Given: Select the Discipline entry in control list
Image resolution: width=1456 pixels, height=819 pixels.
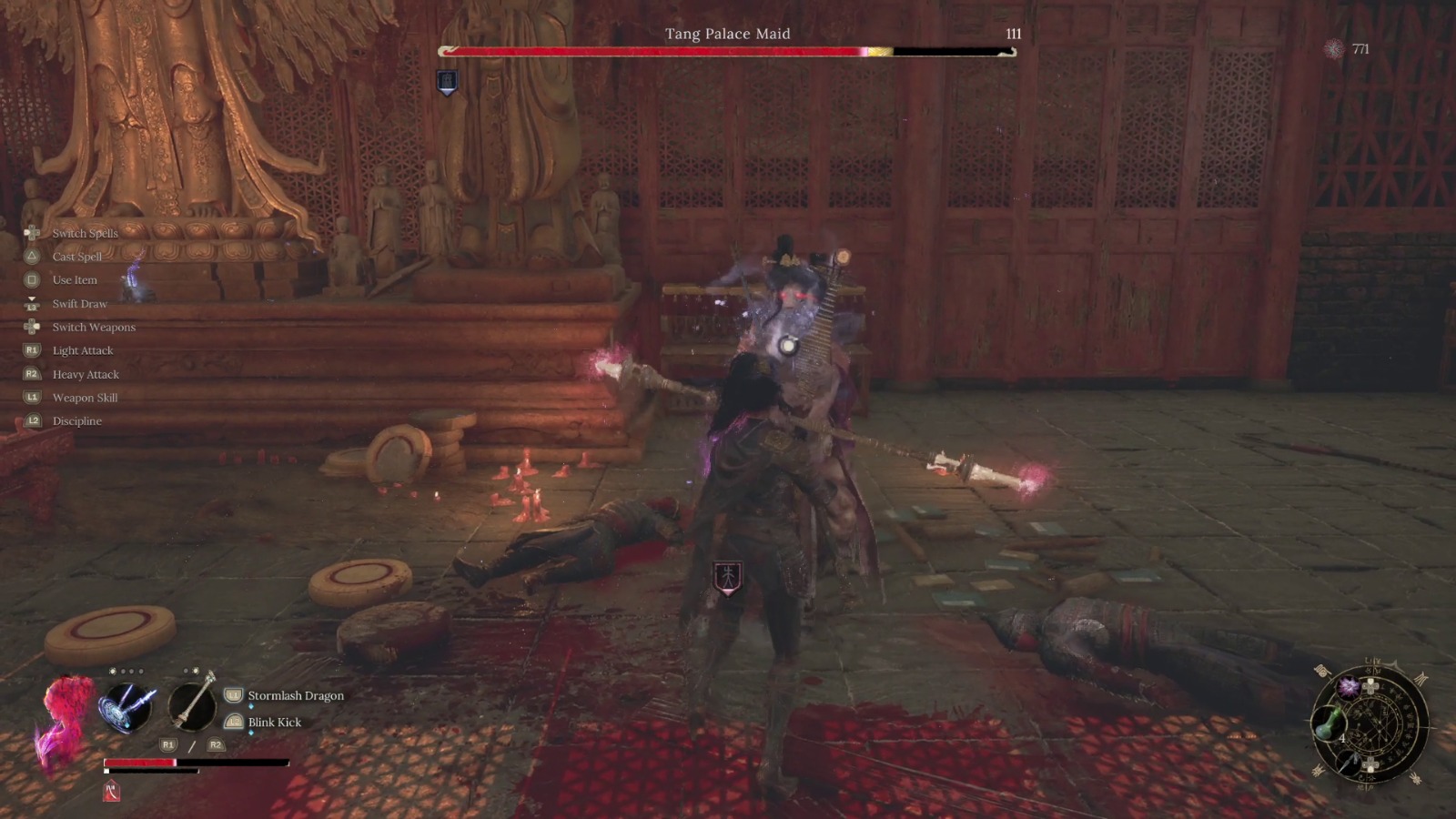Looking at the screenshot, I should (x=76, y=420).
